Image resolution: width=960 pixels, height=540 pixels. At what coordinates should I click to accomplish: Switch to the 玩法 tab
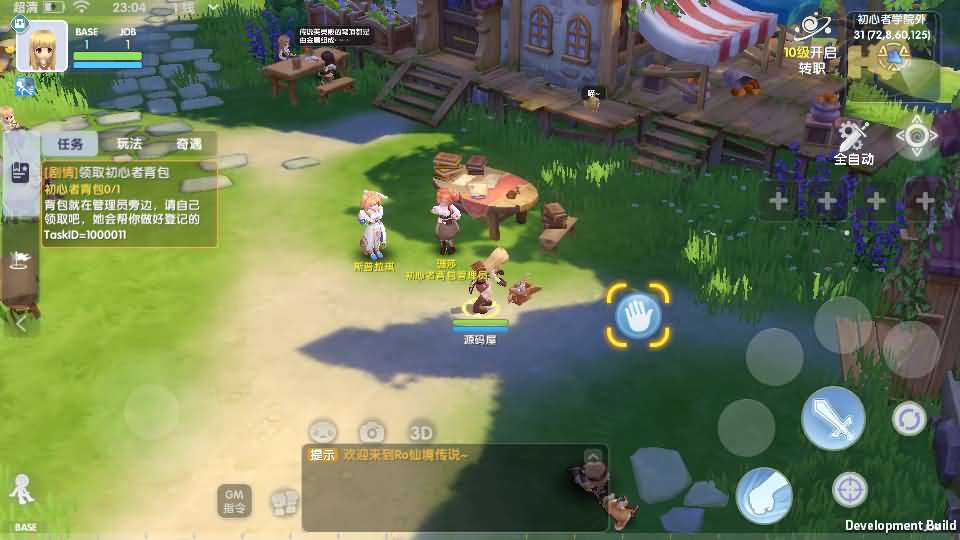(129, 144)
